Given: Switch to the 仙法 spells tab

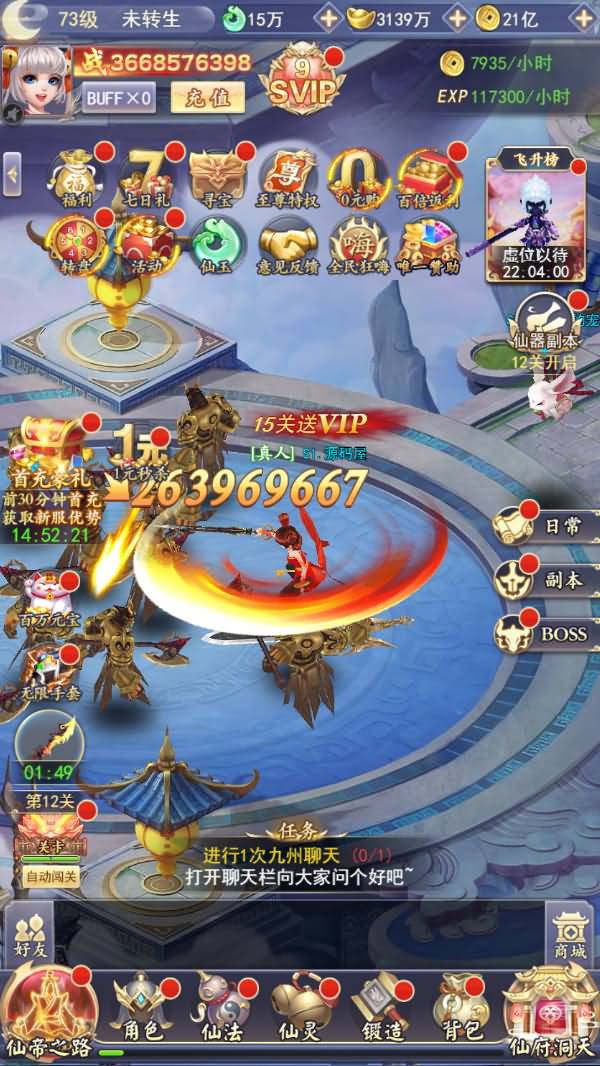Looking at the screenshot, I should 218,1010.
